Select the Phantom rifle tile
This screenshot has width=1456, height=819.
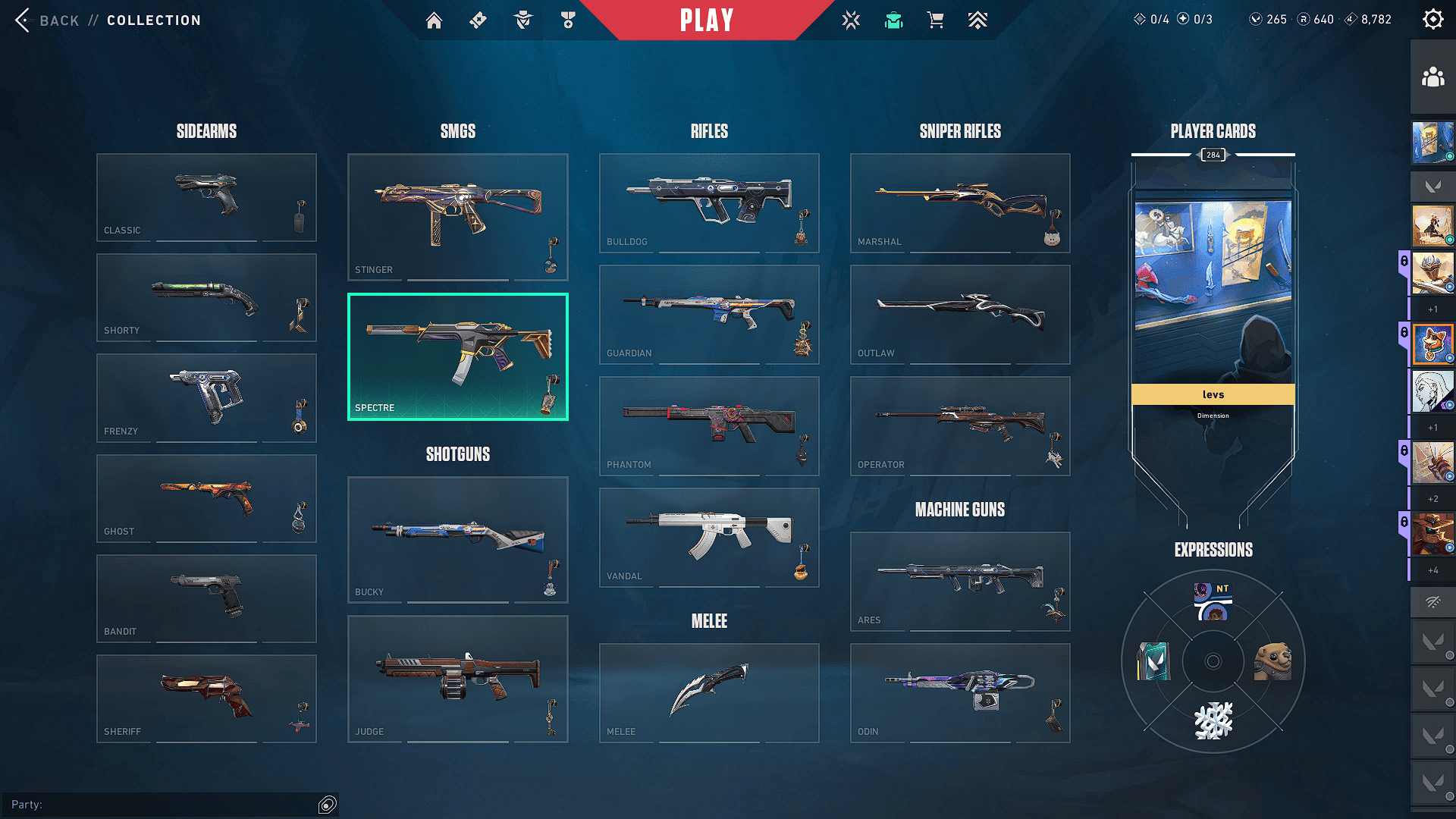(709, 425)
